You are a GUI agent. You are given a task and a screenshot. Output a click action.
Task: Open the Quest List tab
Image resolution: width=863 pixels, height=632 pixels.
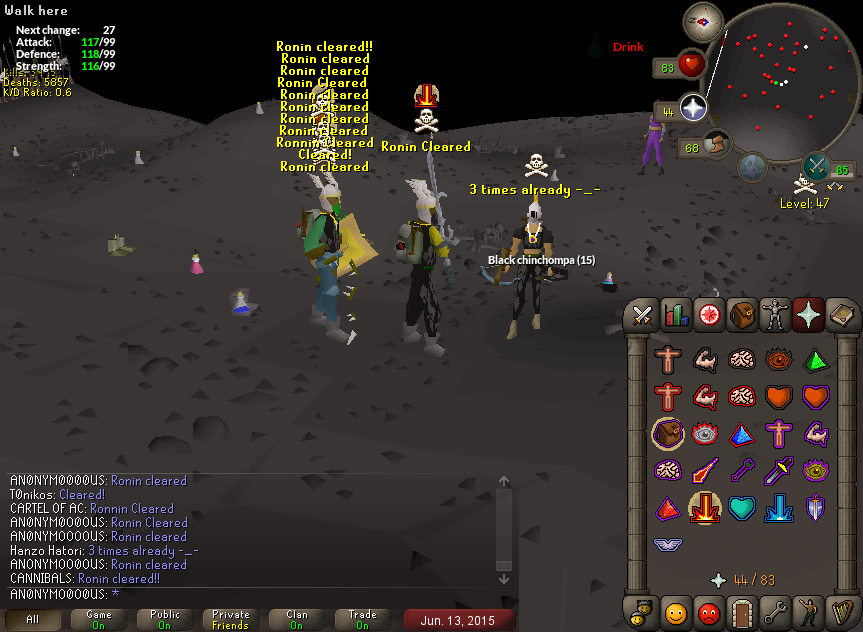(710, 316)
